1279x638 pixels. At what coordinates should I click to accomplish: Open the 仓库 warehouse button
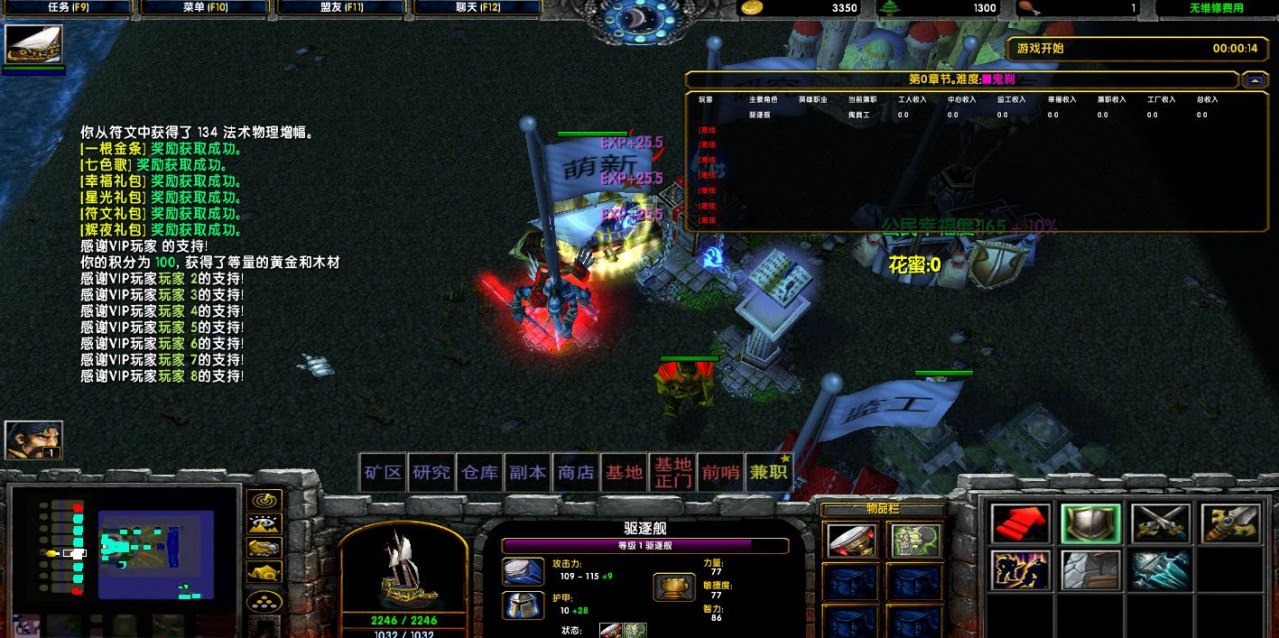click(479, 472)
